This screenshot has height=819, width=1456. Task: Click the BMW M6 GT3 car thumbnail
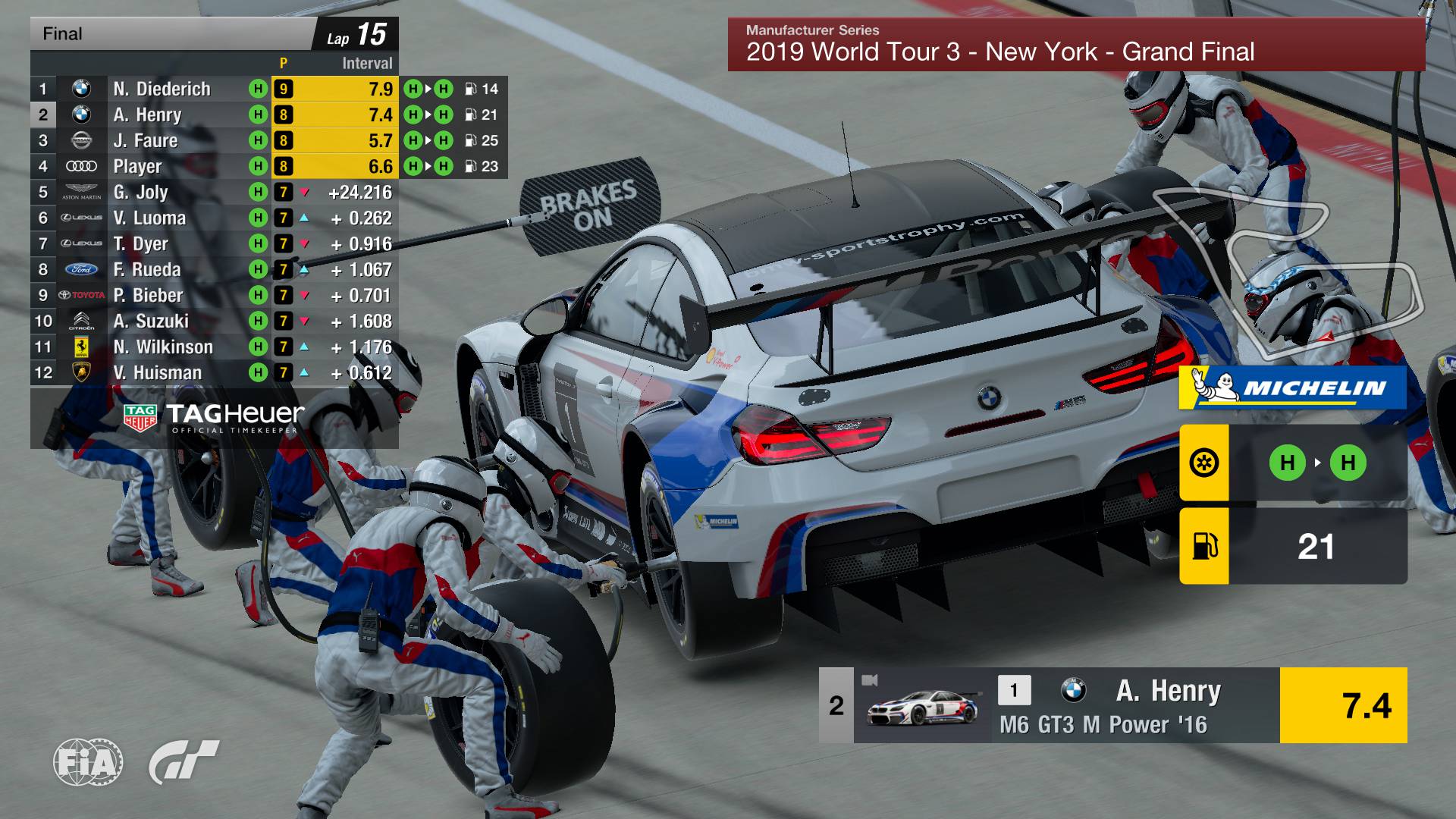[922, 708]
